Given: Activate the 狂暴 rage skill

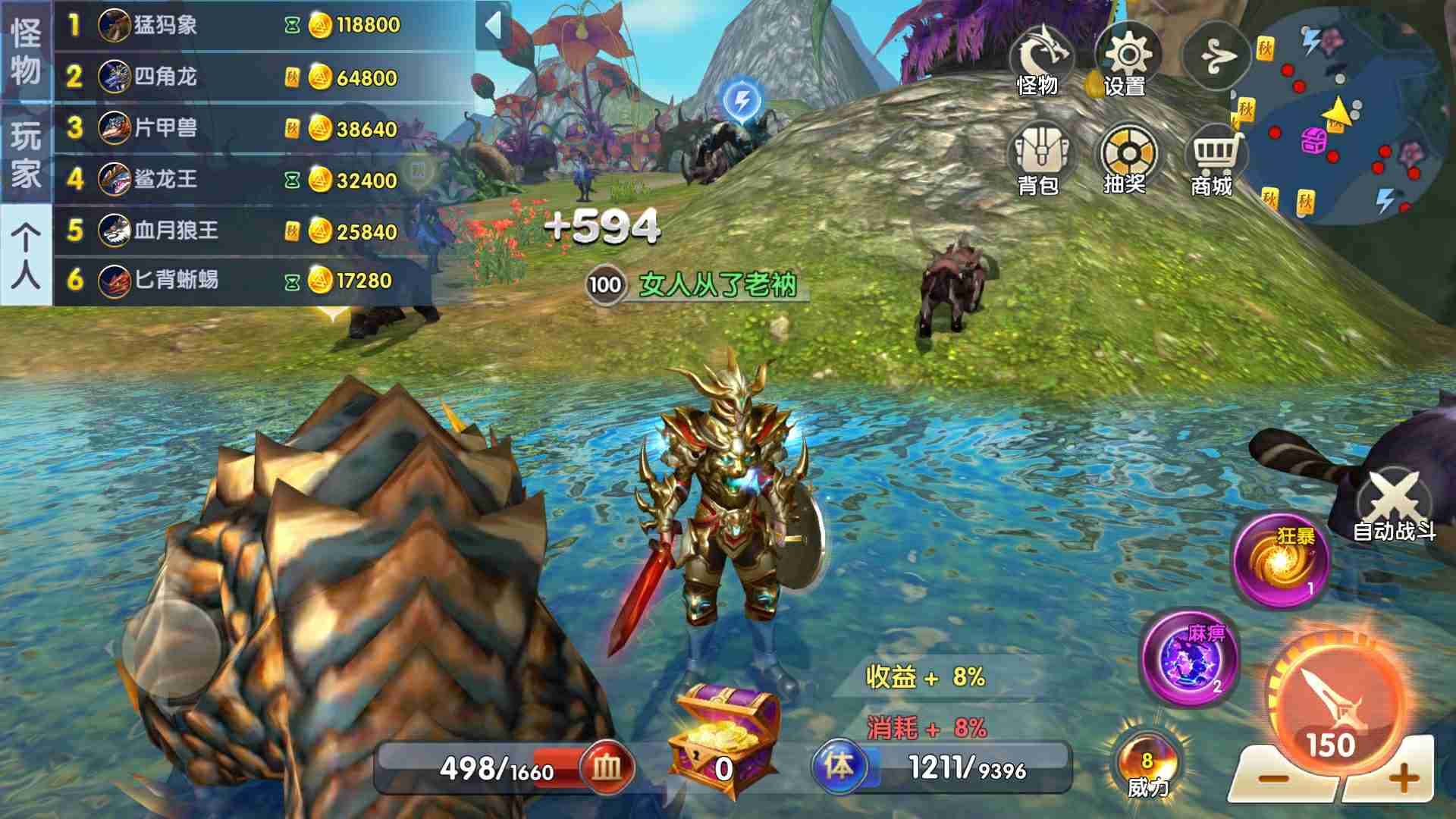Looking at the screenshot, I should (x=1282, y=563).
